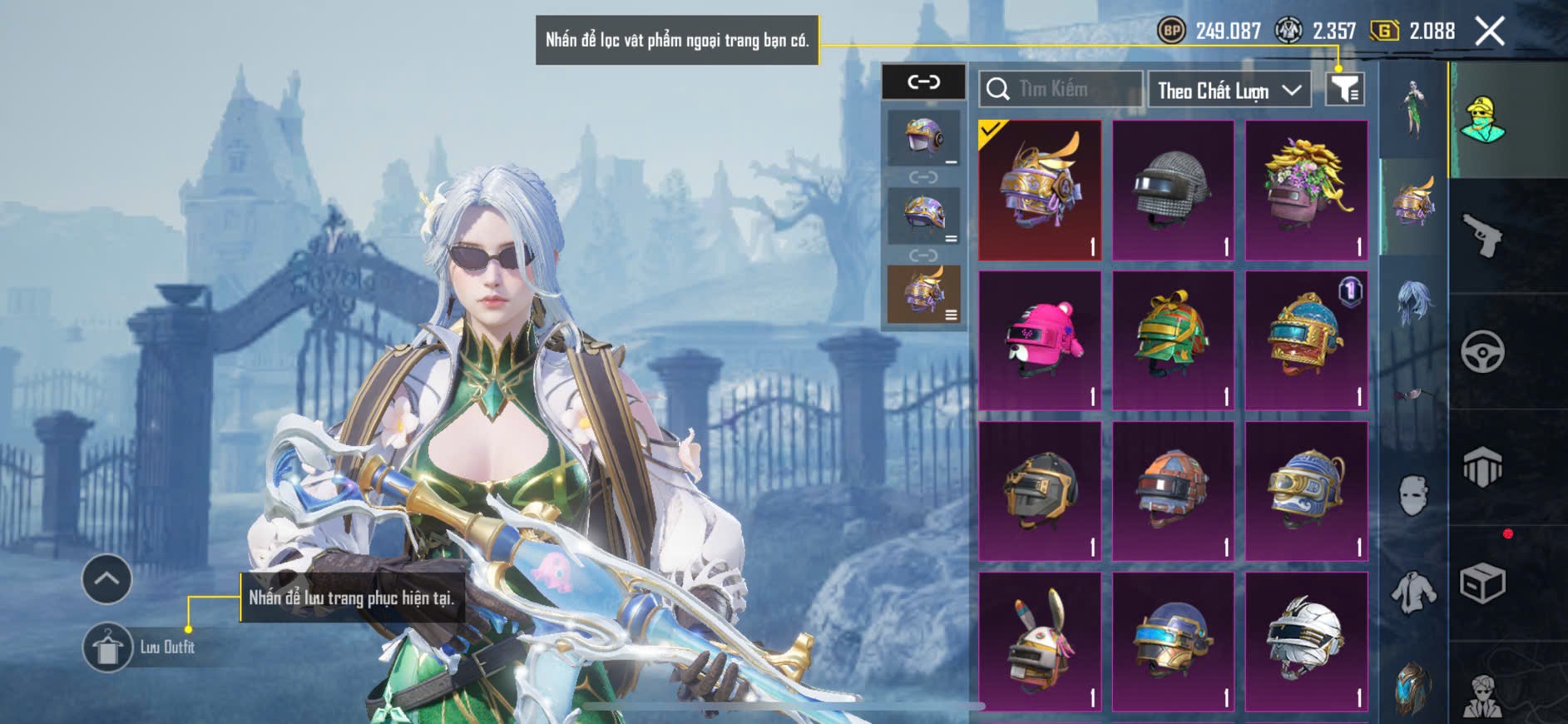Choose the flower bouquet helmet skin
1568x724 pixels.
coord(1306,190)
